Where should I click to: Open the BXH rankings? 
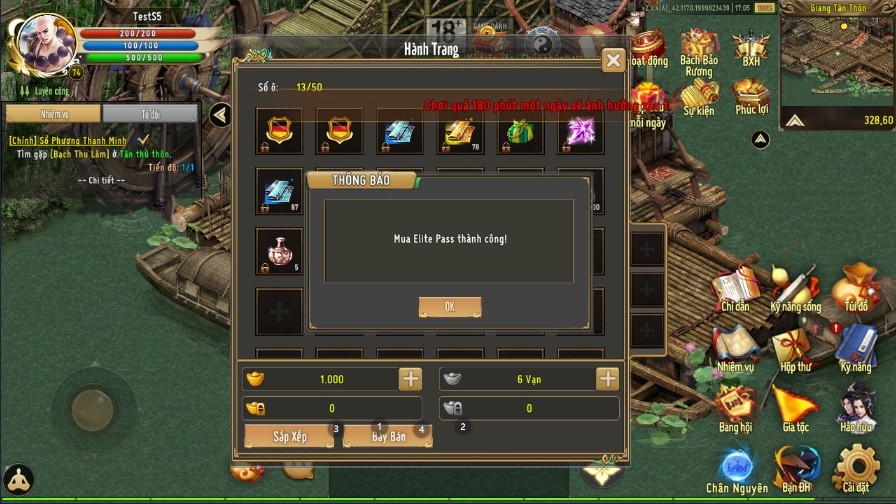[x=750, y=47]
